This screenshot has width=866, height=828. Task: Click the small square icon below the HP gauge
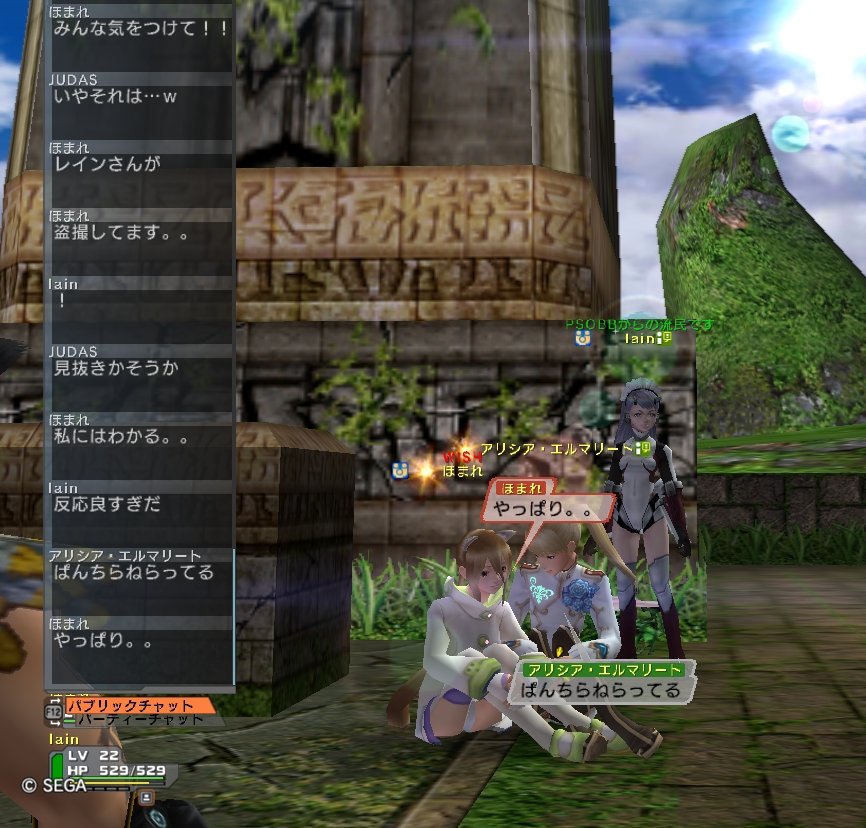pos(146,797)
